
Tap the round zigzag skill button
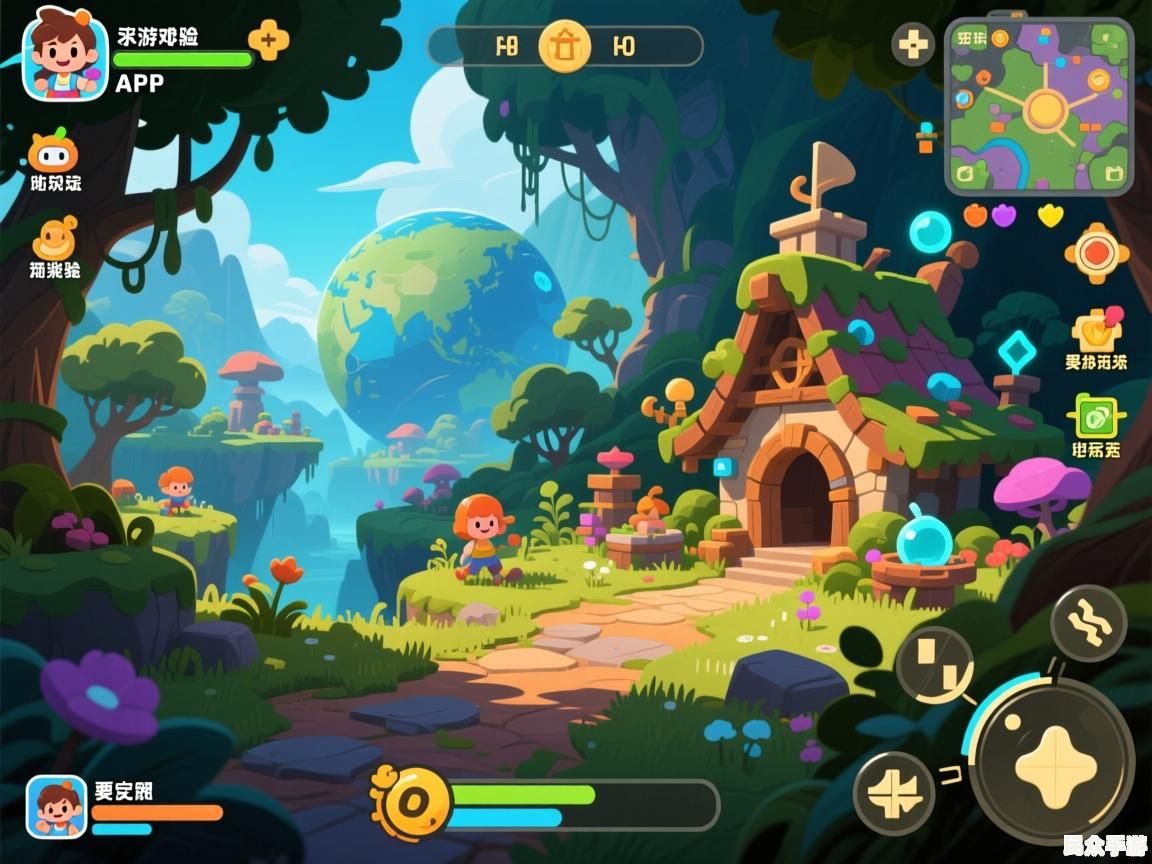pos(1089,623)
